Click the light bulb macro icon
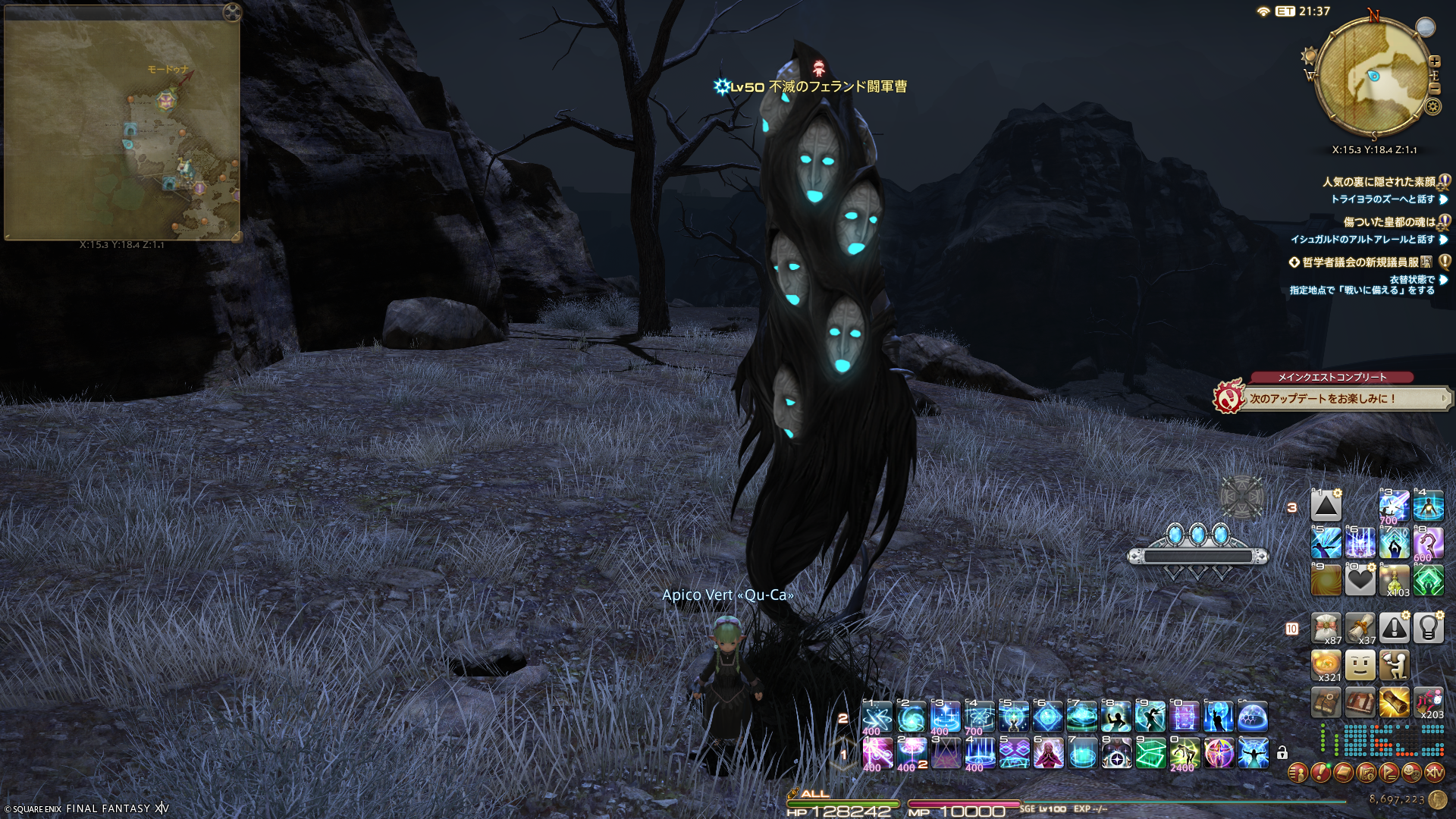The height and width of the screenshot is (819, 1456). (x=1428, y=629)
